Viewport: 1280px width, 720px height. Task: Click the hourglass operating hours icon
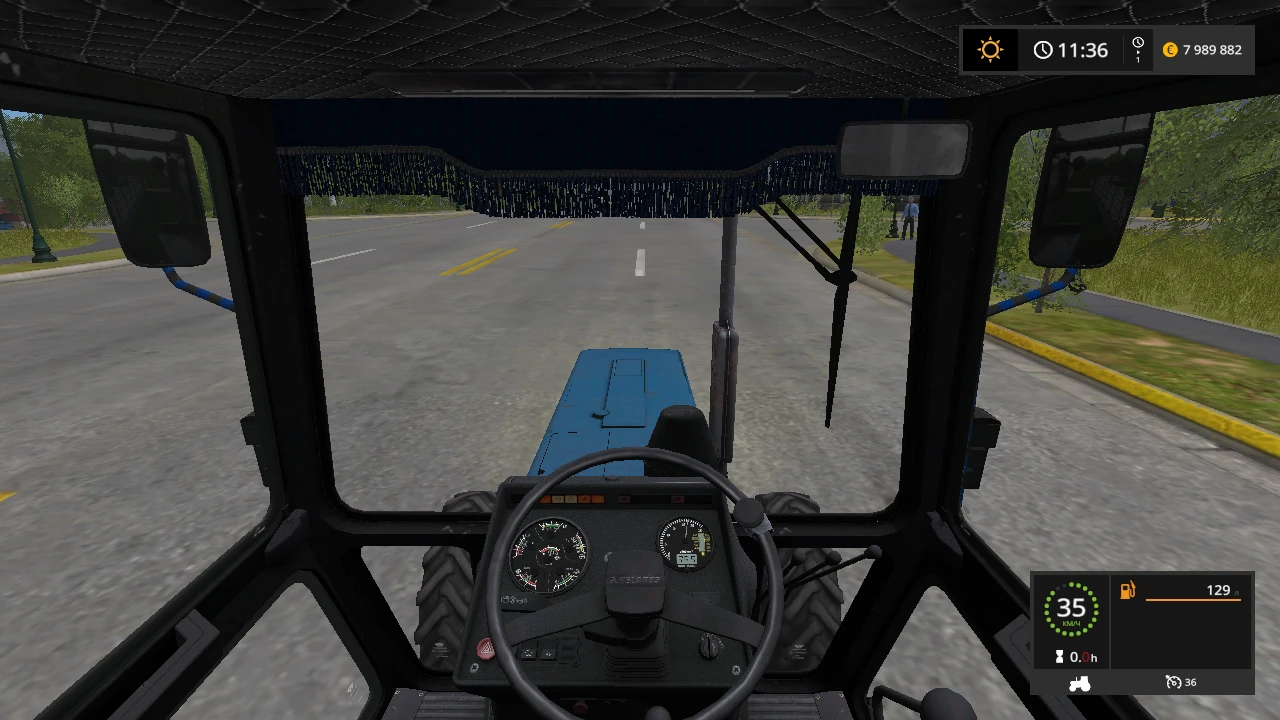(1059, 656)
